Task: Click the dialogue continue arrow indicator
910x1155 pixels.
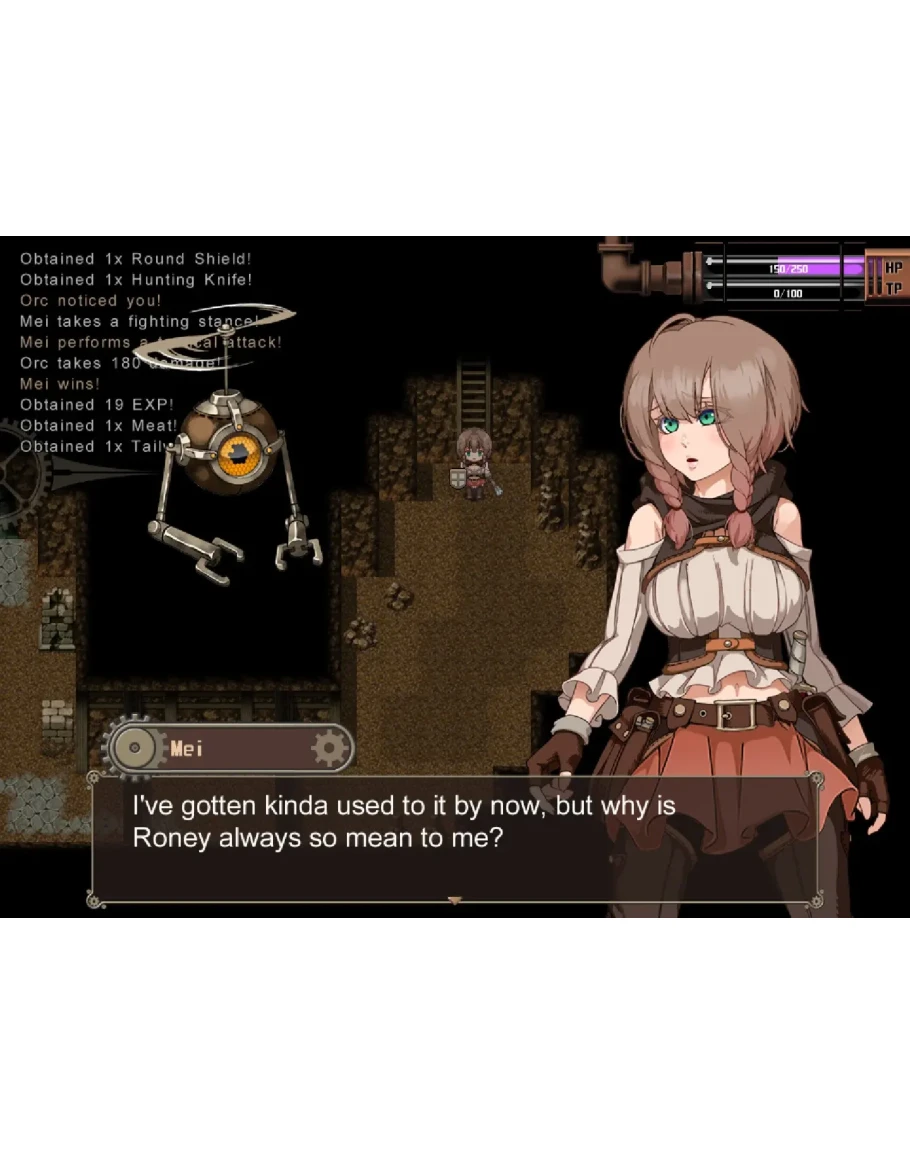Action: [x=455, y=901]
